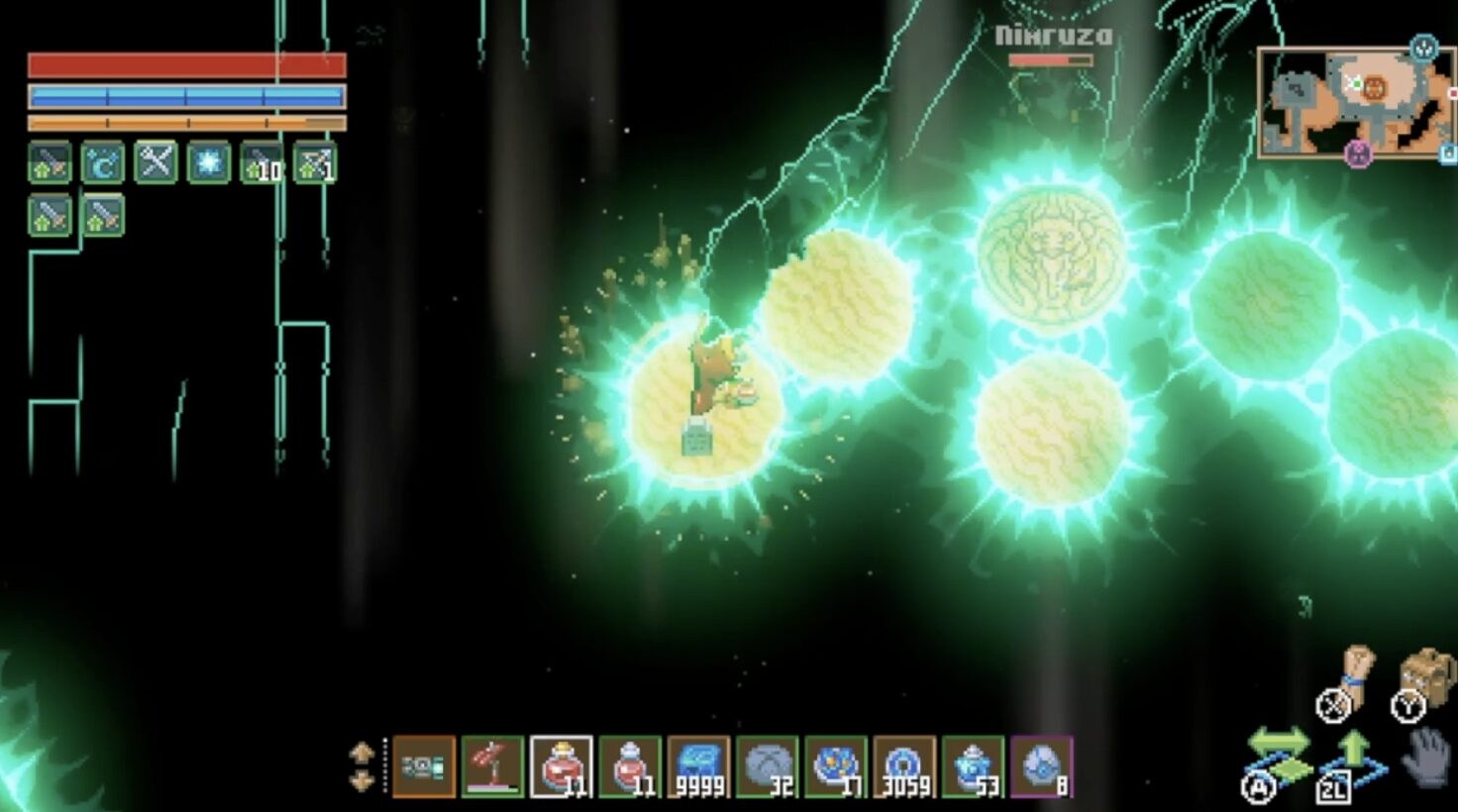The width and height of the screenshot is (1458, 812).
Task: Choose the blue dish stack of 17
Action: click(836, 766)
